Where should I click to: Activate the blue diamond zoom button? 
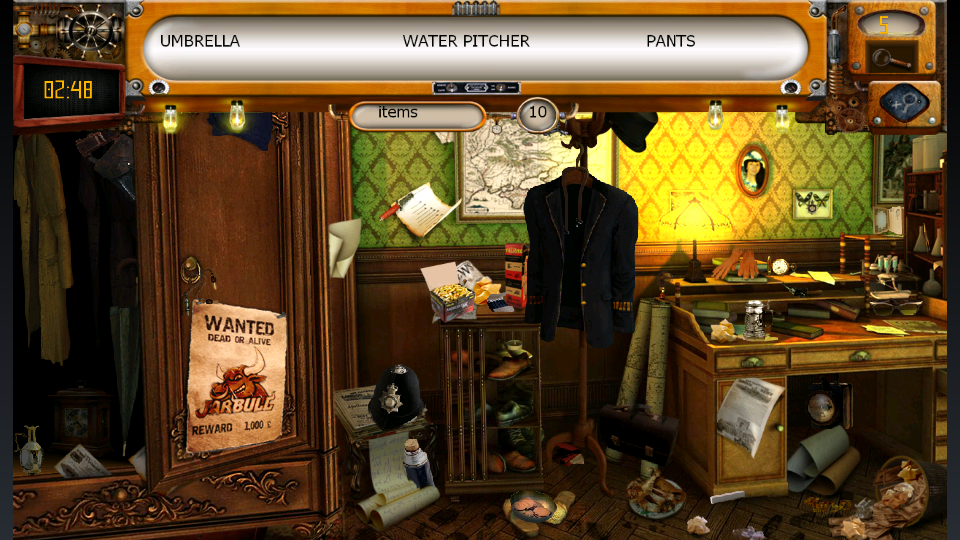[904, 103]
